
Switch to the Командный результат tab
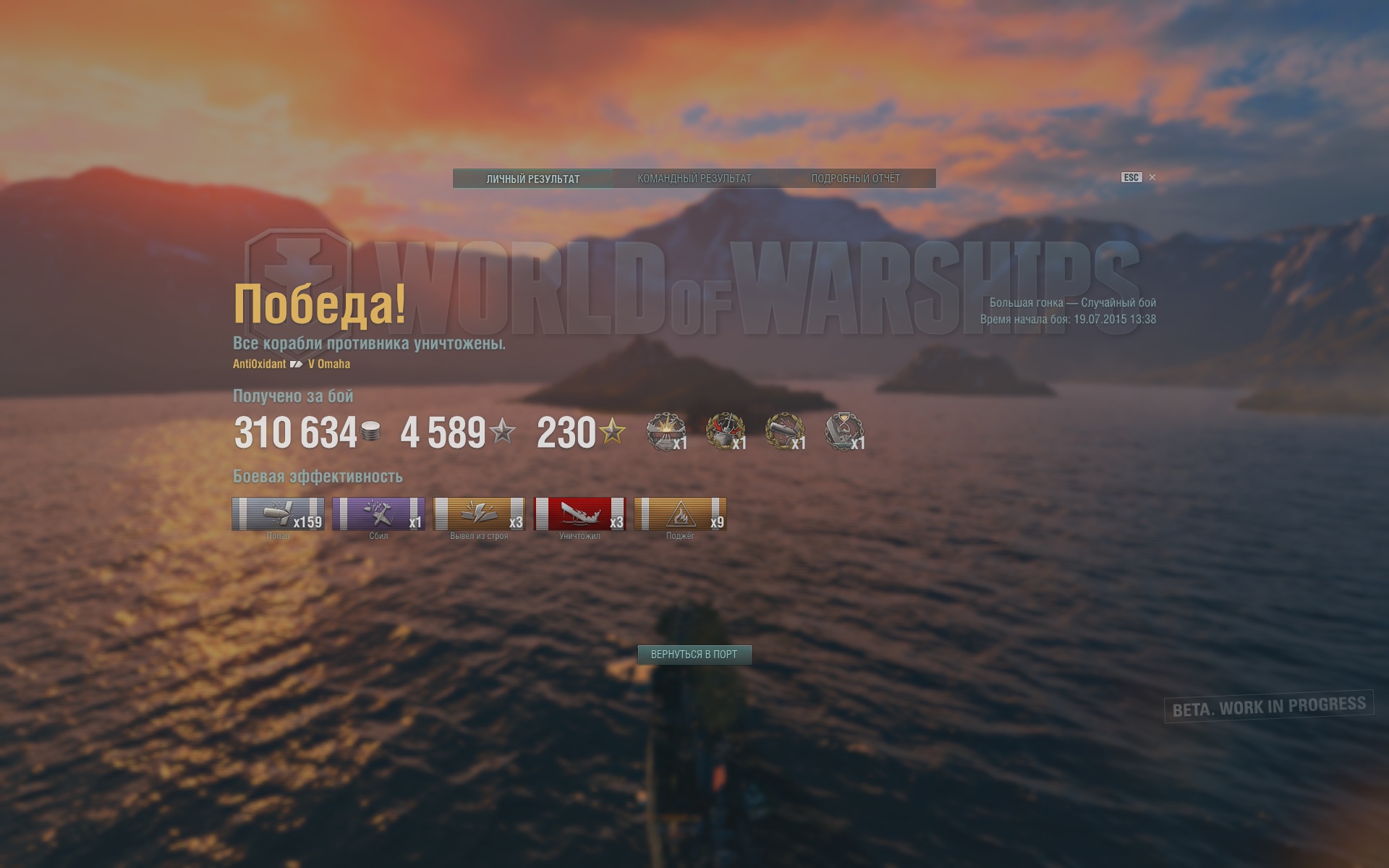pos(694,178)
